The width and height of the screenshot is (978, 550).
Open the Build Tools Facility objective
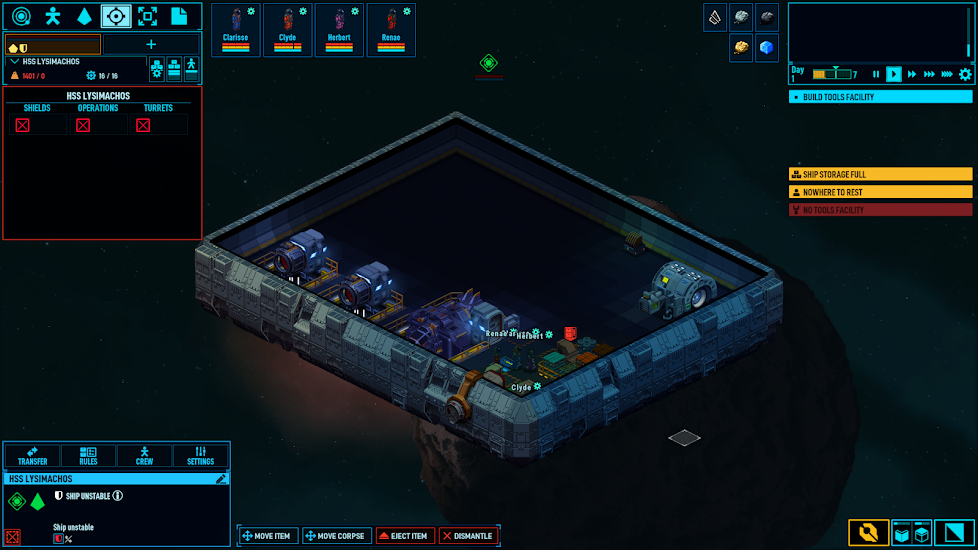(x=880, y=97)
